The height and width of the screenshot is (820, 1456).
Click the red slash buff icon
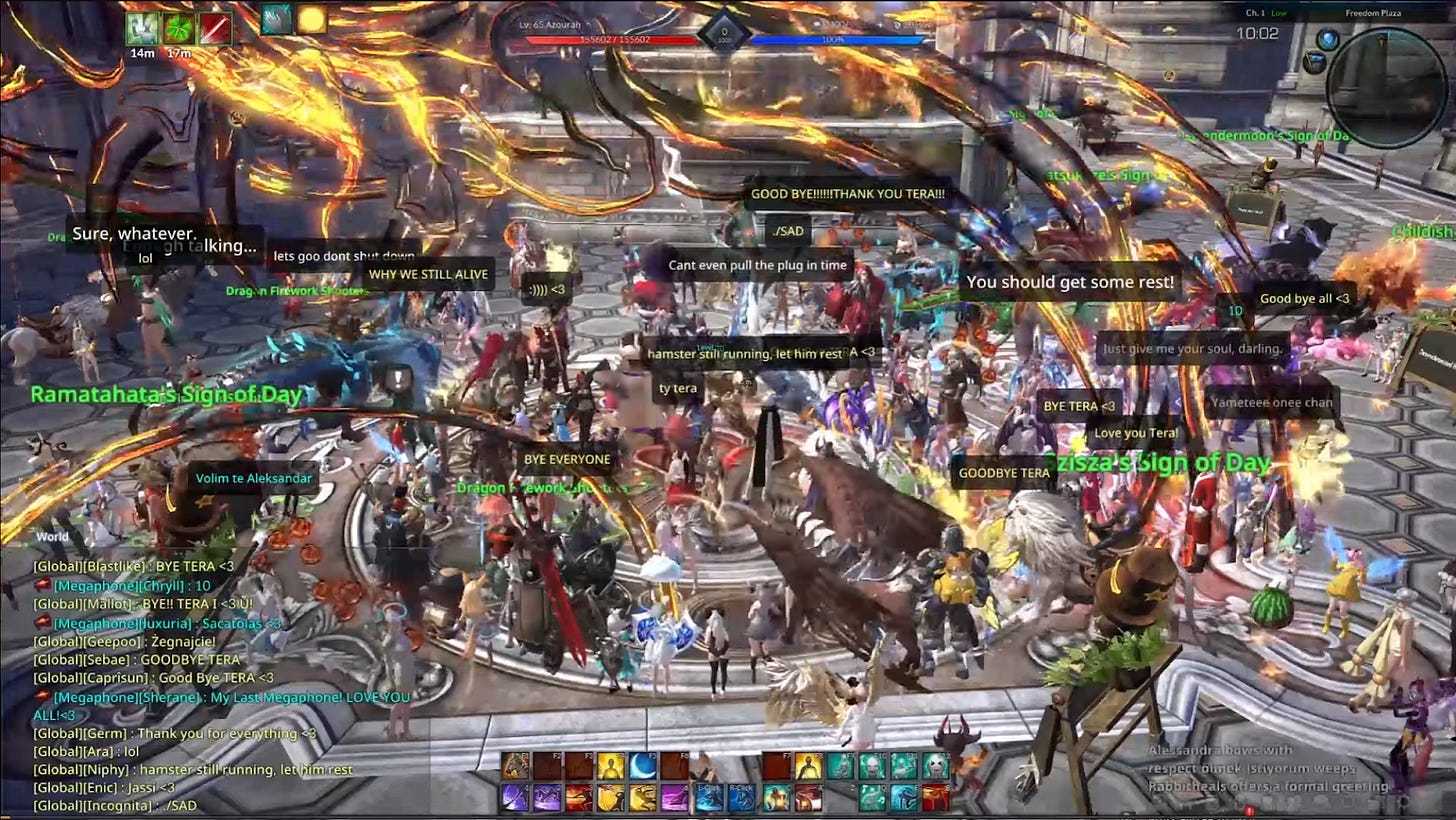(215, 27)
